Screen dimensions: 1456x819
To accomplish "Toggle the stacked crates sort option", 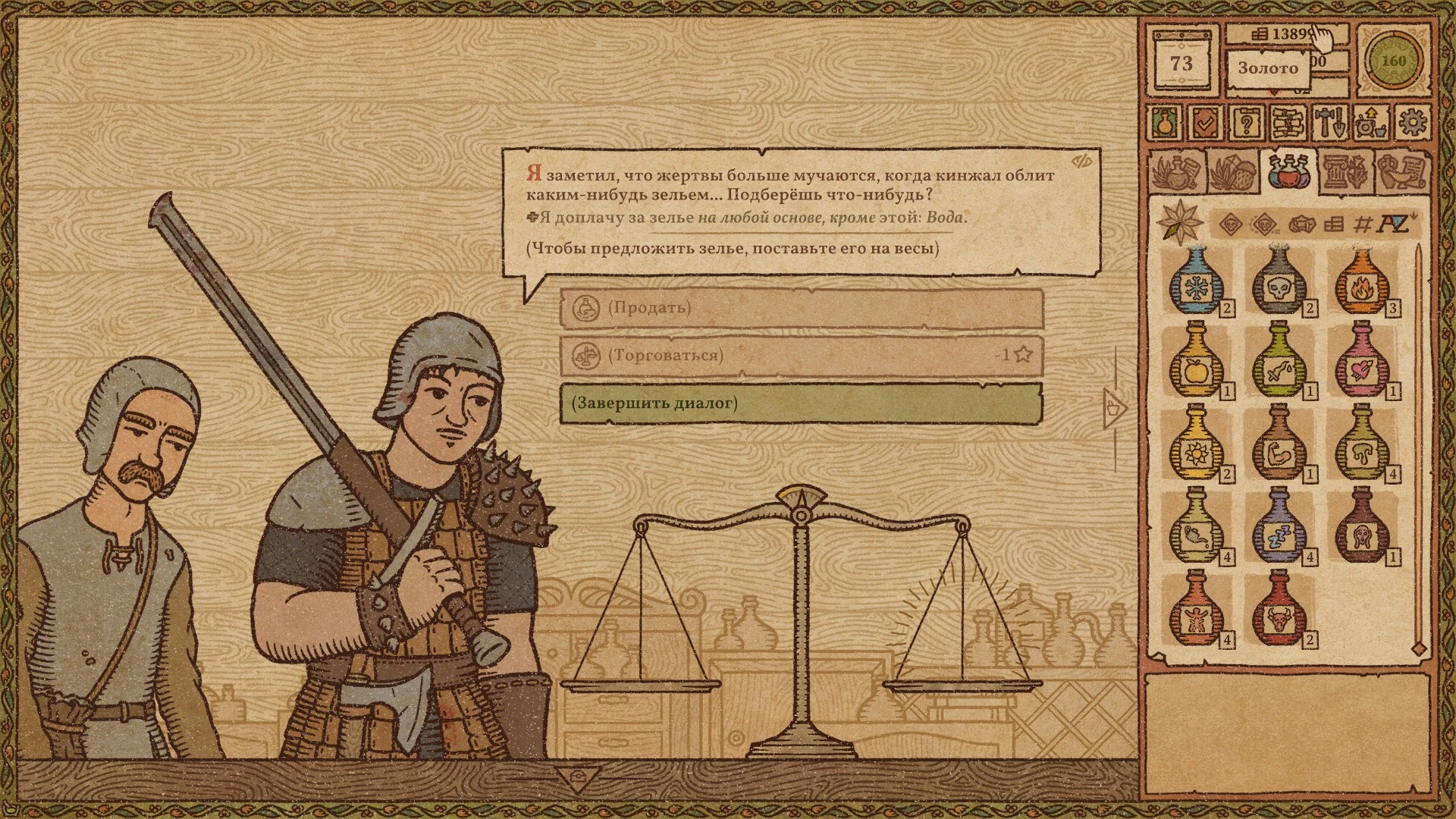I will [x=1335, y=224].
